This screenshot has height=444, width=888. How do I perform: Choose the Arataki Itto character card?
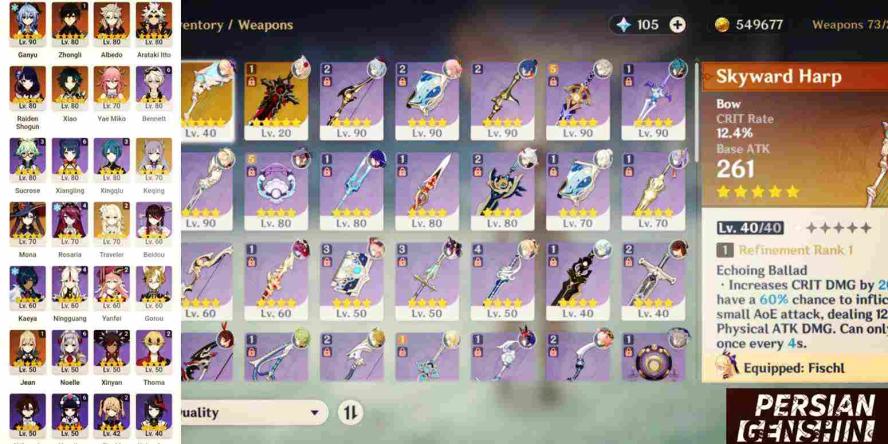click(154, 25)
